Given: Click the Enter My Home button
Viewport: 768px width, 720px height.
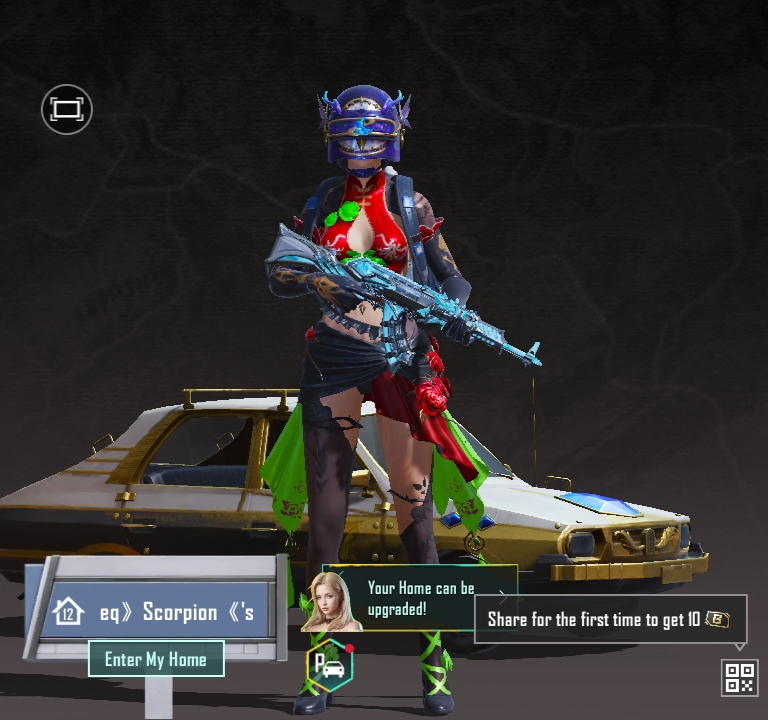Looking at the screenshot, I should coord(156,660).
